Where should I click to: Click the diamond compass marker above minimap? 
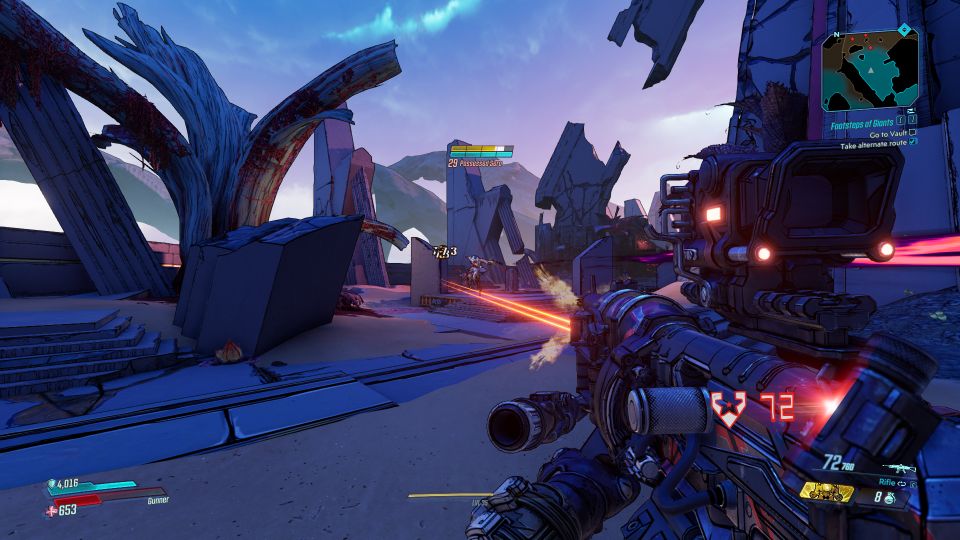pyautogui.click(x=905, y=30)
